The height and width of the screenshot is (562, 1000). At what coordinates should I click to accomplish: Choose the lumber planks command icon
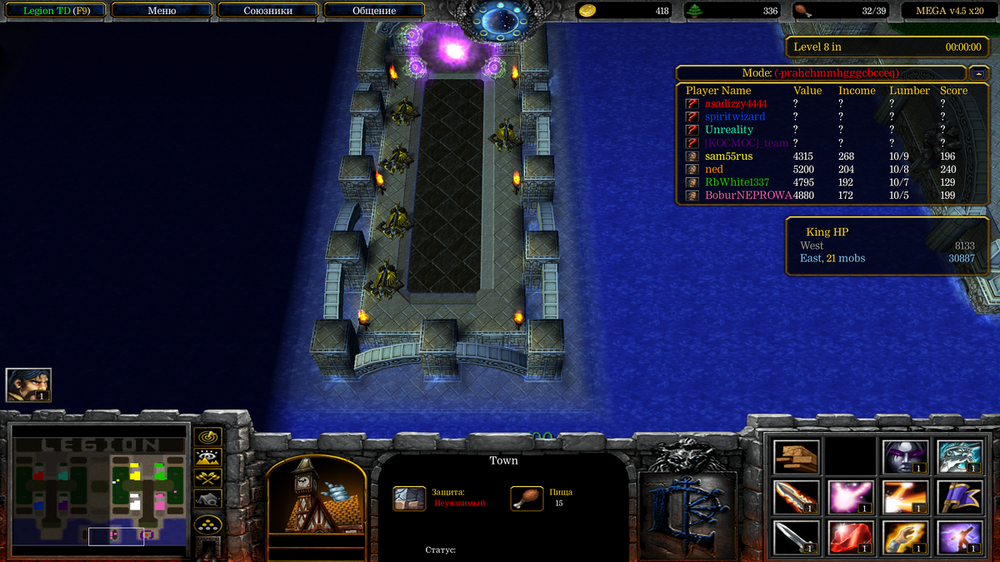[797, 456]
